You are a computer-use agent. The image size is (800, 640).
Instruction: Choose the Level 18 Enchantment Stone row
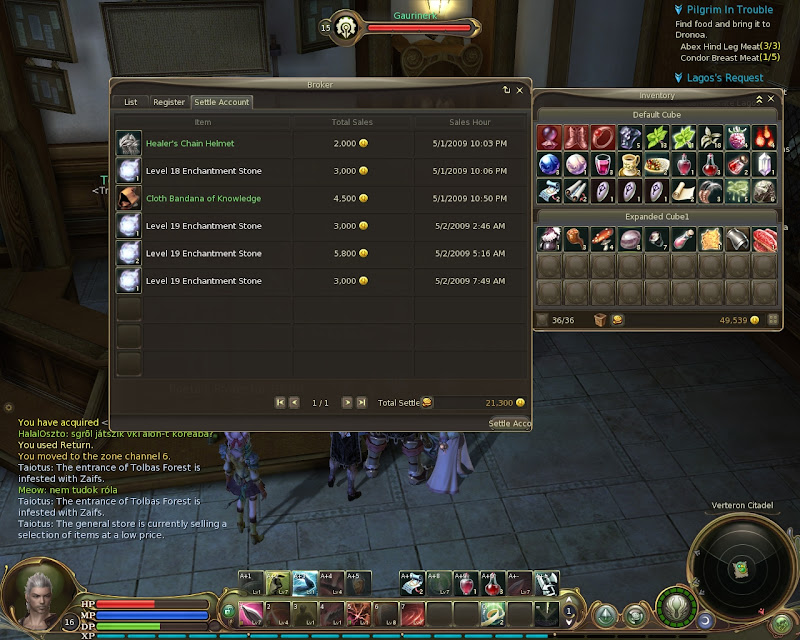pyautogui.click(x=320, y=171)
